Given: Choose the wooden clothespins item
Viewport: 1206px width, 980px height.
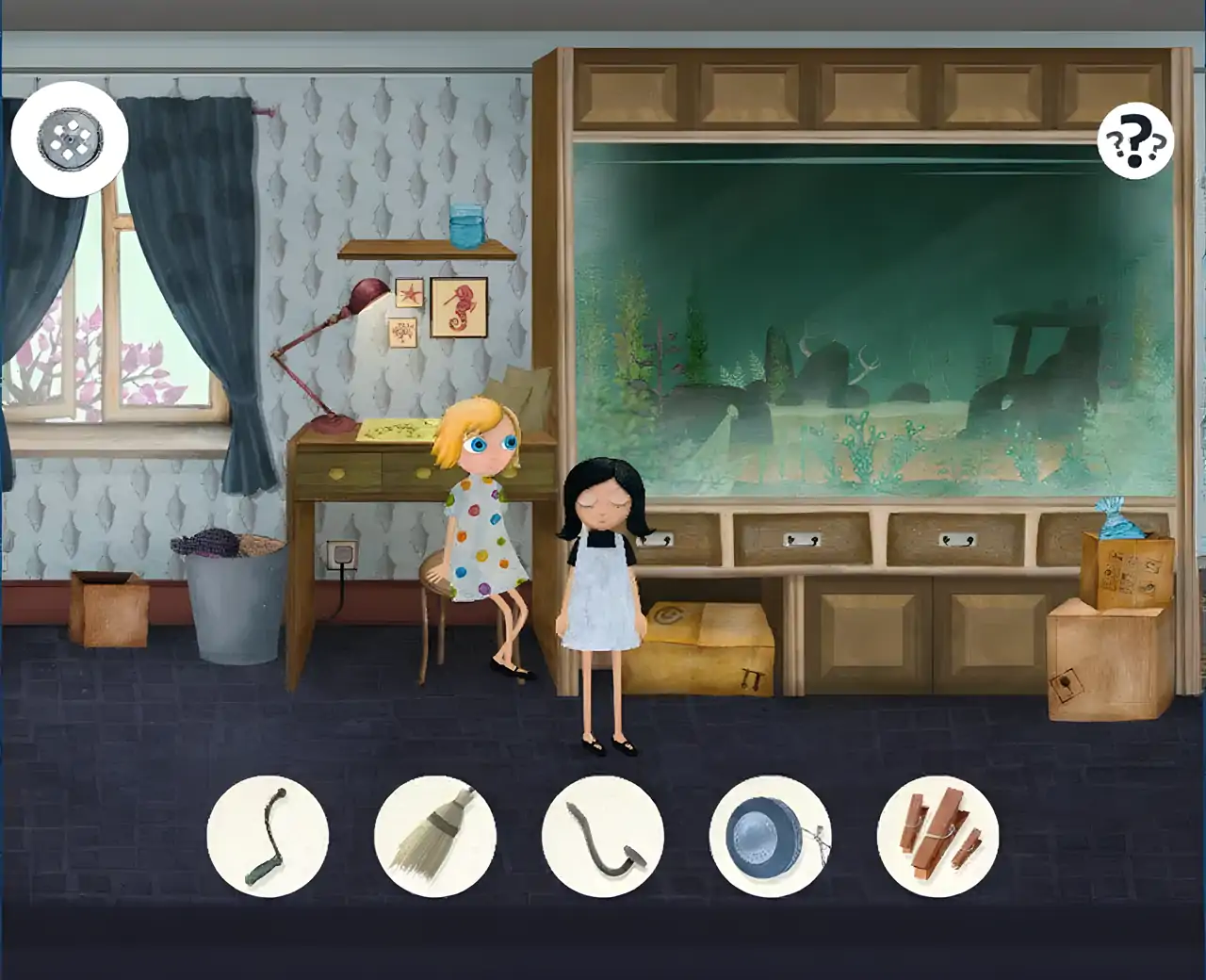Looking at the screenshot, I should coord(938,835).
